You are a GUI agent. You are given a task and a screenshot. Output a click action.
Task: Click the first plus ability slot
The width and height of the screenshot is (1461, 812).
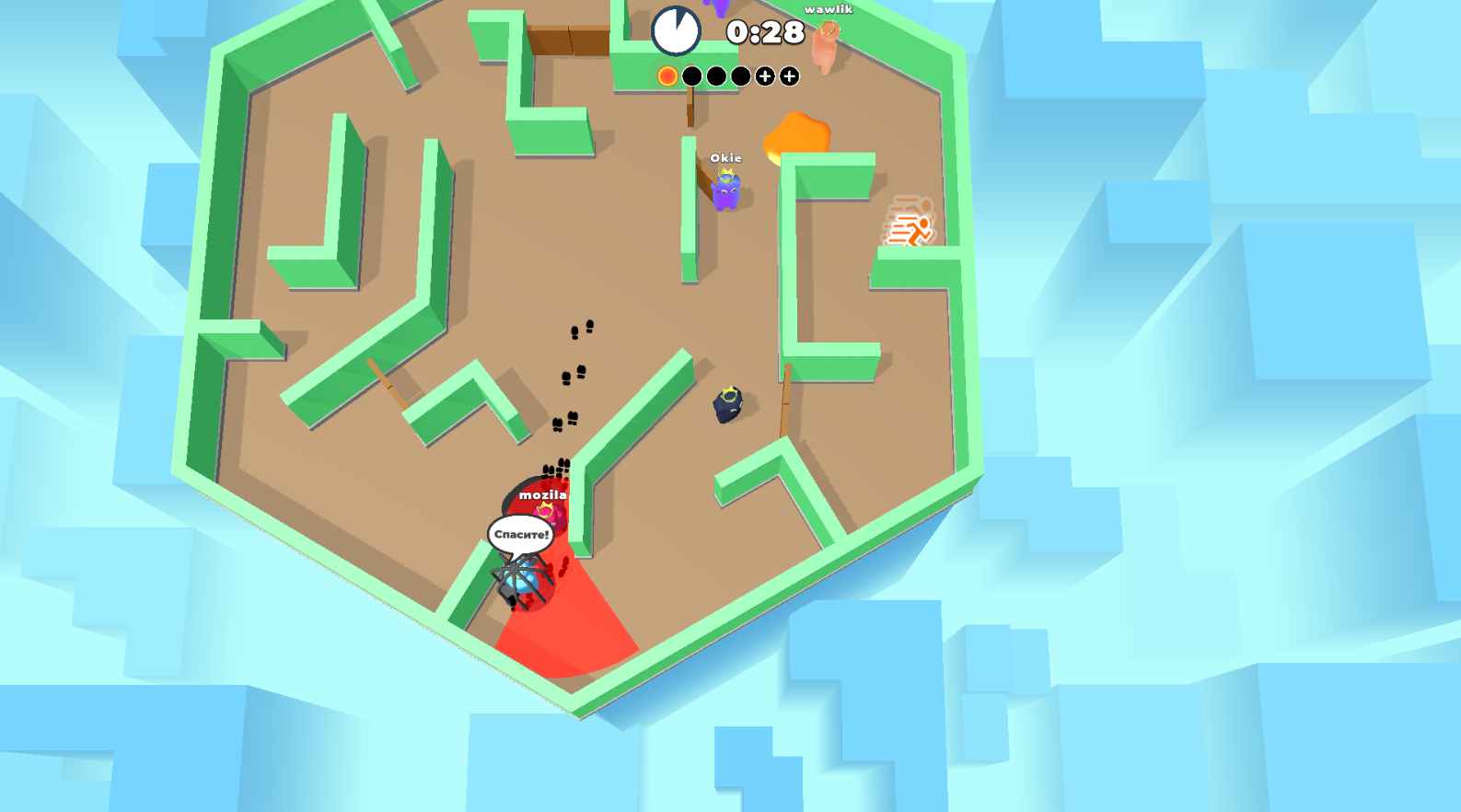click(x=763, y=75)
